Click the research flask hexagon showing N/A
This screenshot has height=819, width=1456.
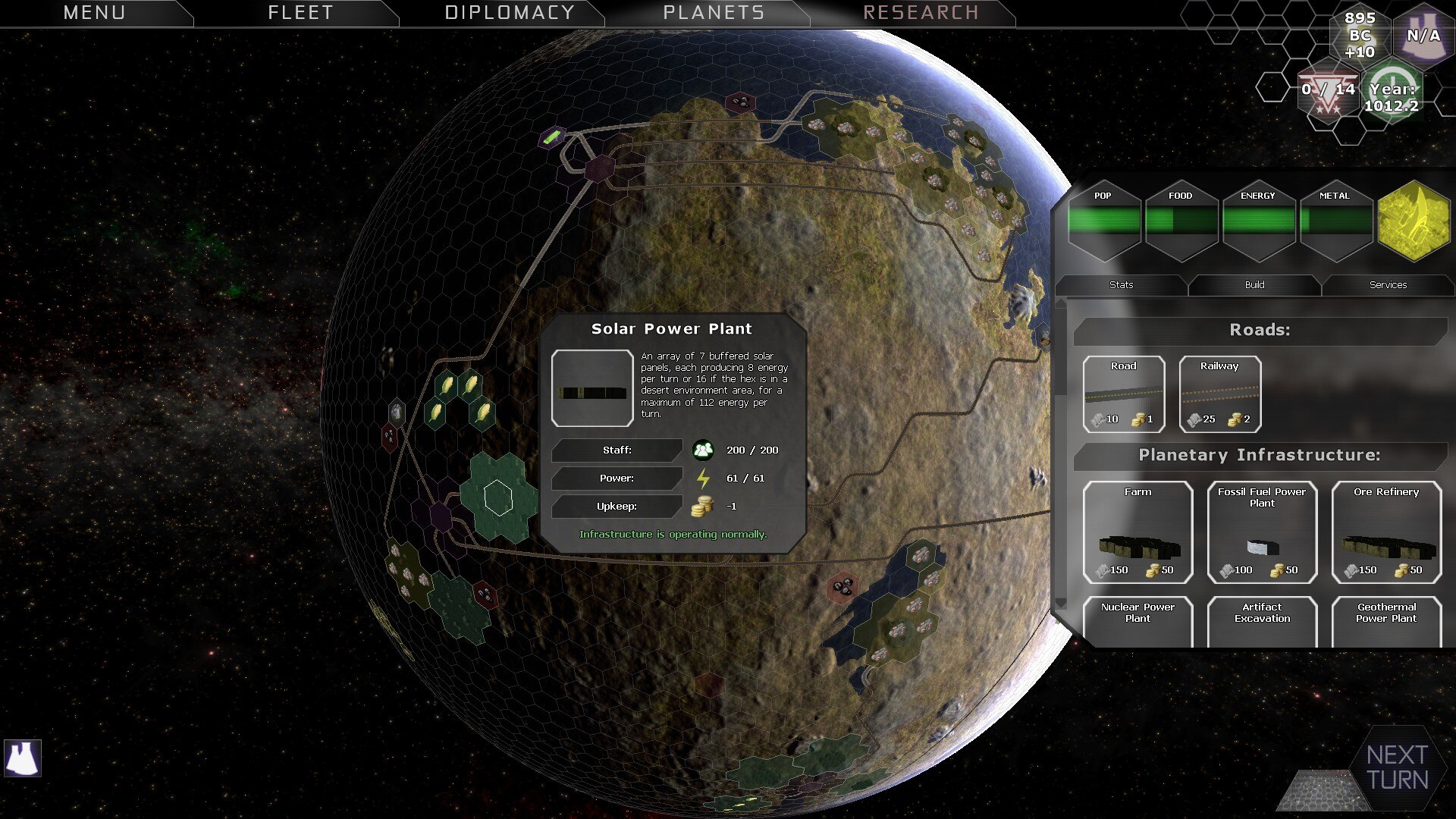point(1423,36)
